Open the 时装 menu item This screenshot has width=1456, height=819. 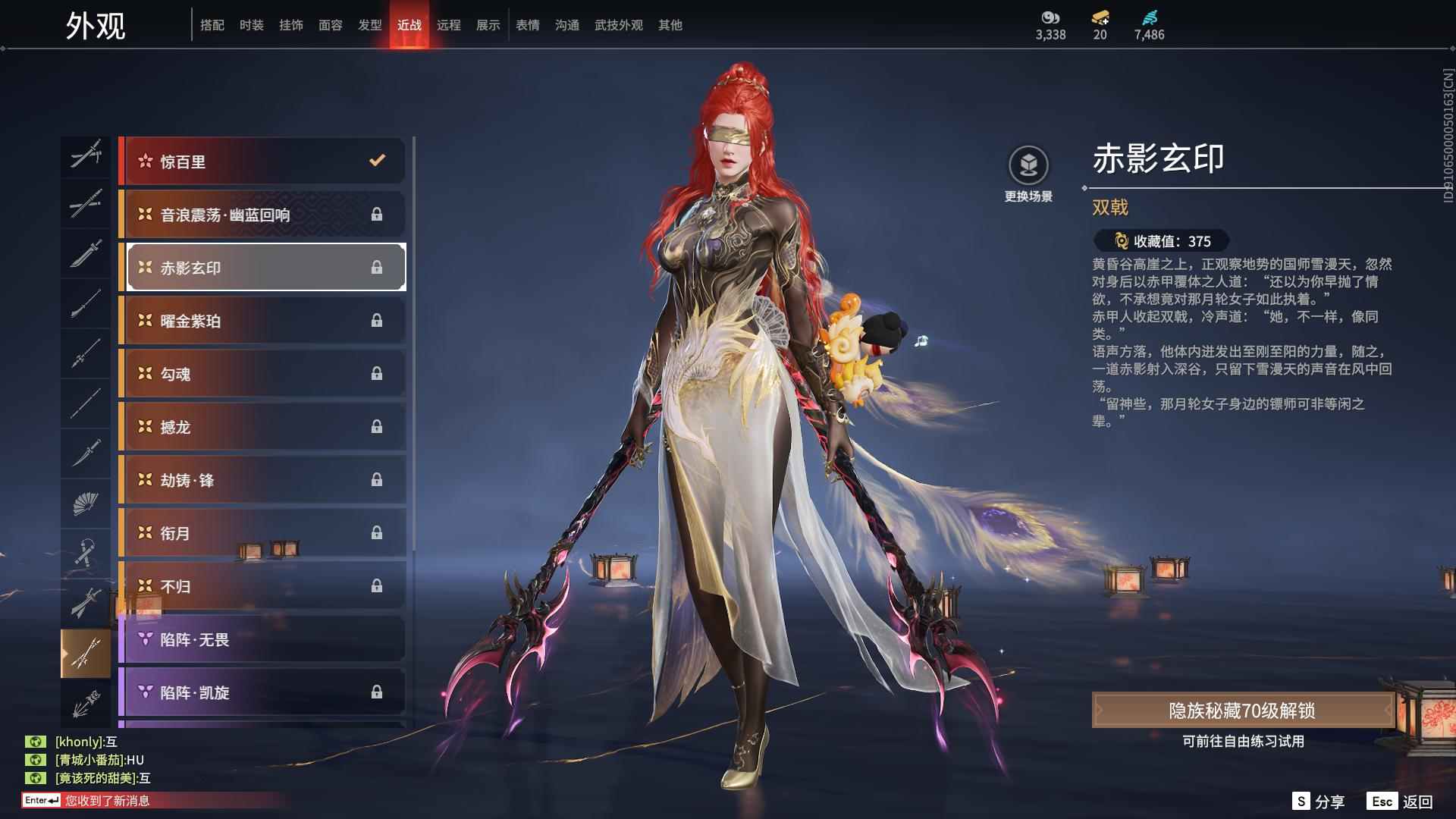pos(250,24)
